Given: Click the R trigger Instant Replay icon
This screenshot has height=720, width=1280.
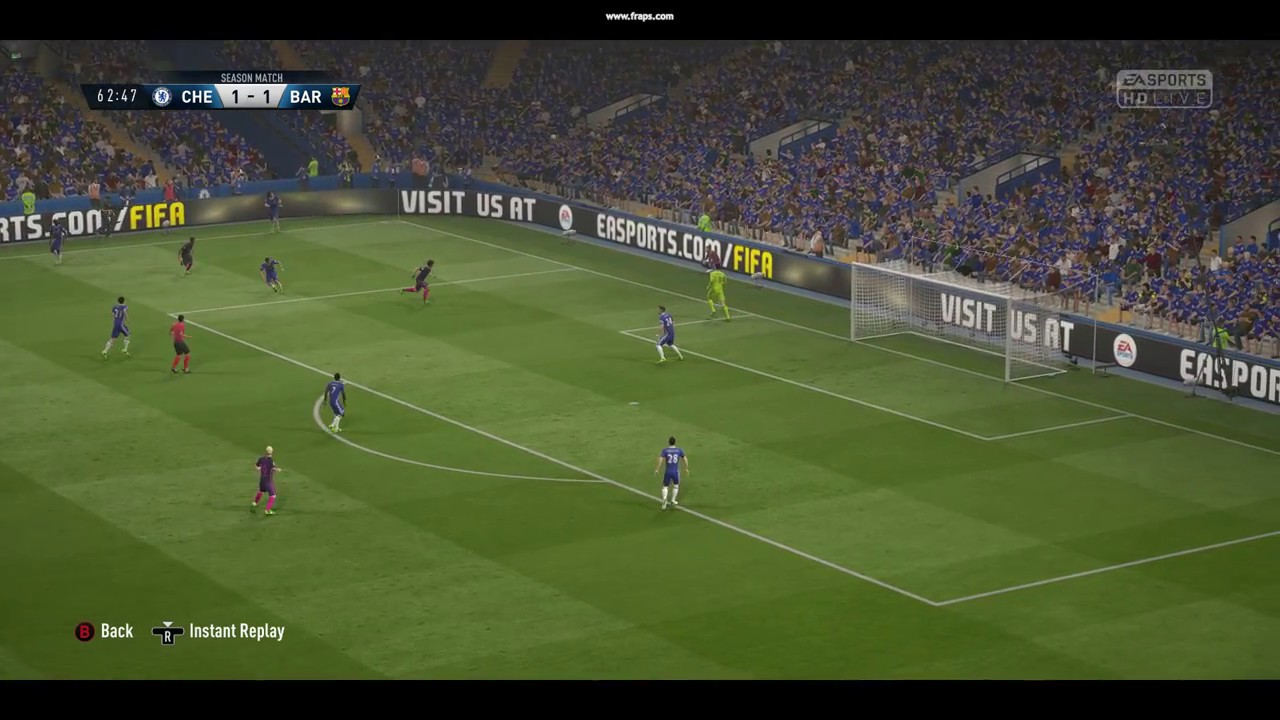Looking at the screenshot, I should pyautogui.click(x=168, y=633).
